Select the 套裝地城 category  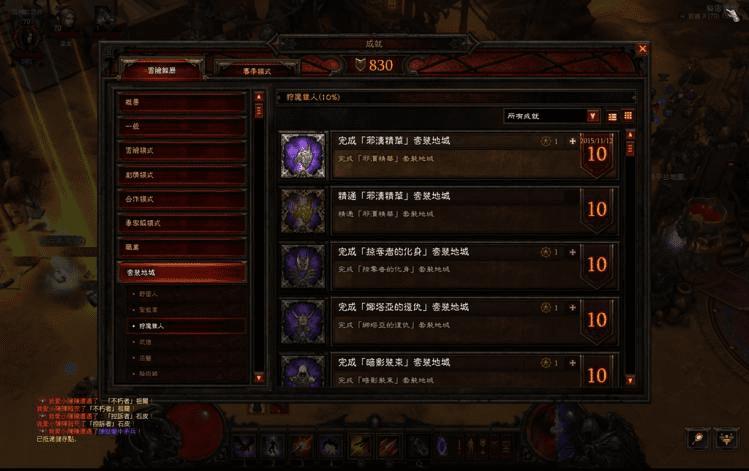[181, 271]
